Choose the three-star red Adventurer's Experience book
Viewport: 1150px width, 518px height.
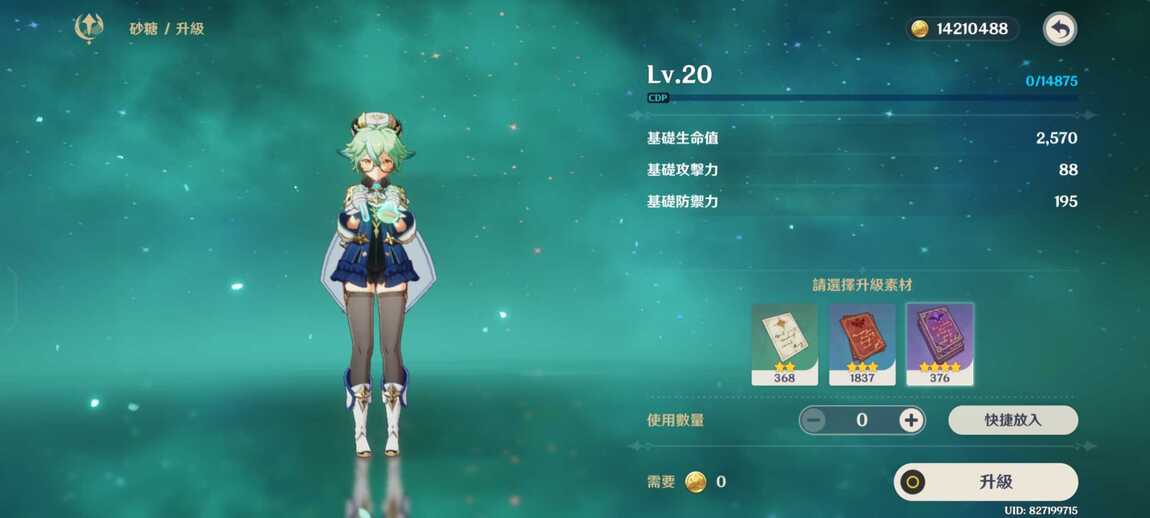862,343
